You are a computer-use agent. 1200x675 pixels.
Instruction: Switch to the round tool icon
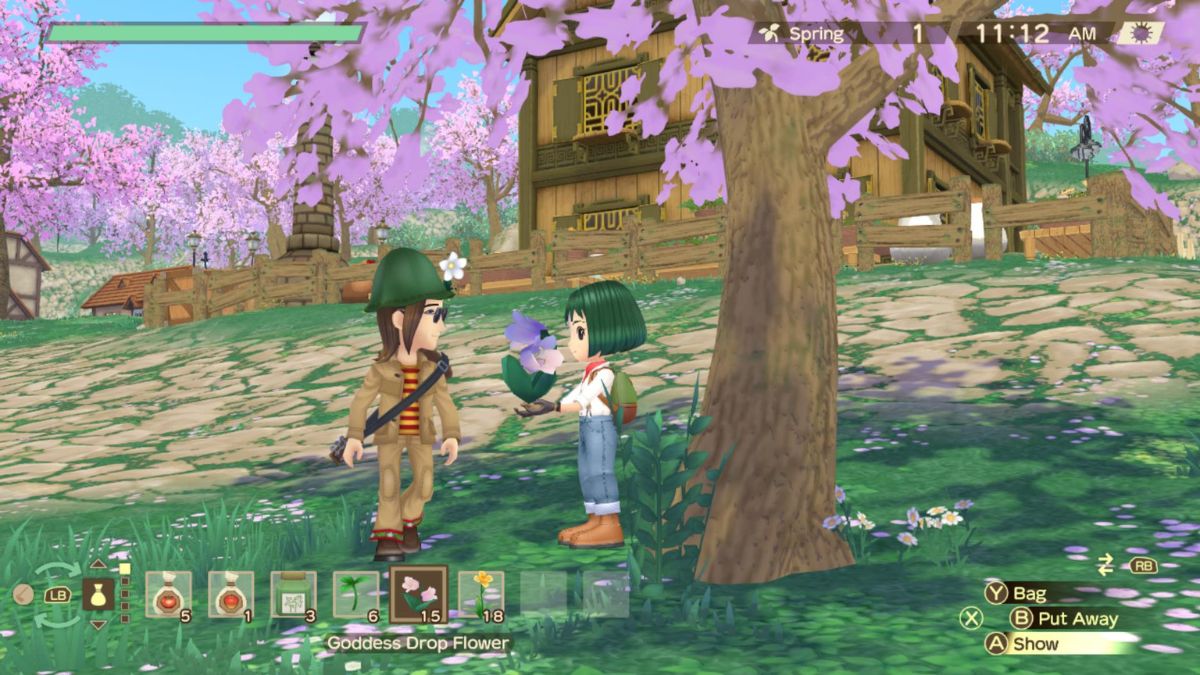coord(23,595)
